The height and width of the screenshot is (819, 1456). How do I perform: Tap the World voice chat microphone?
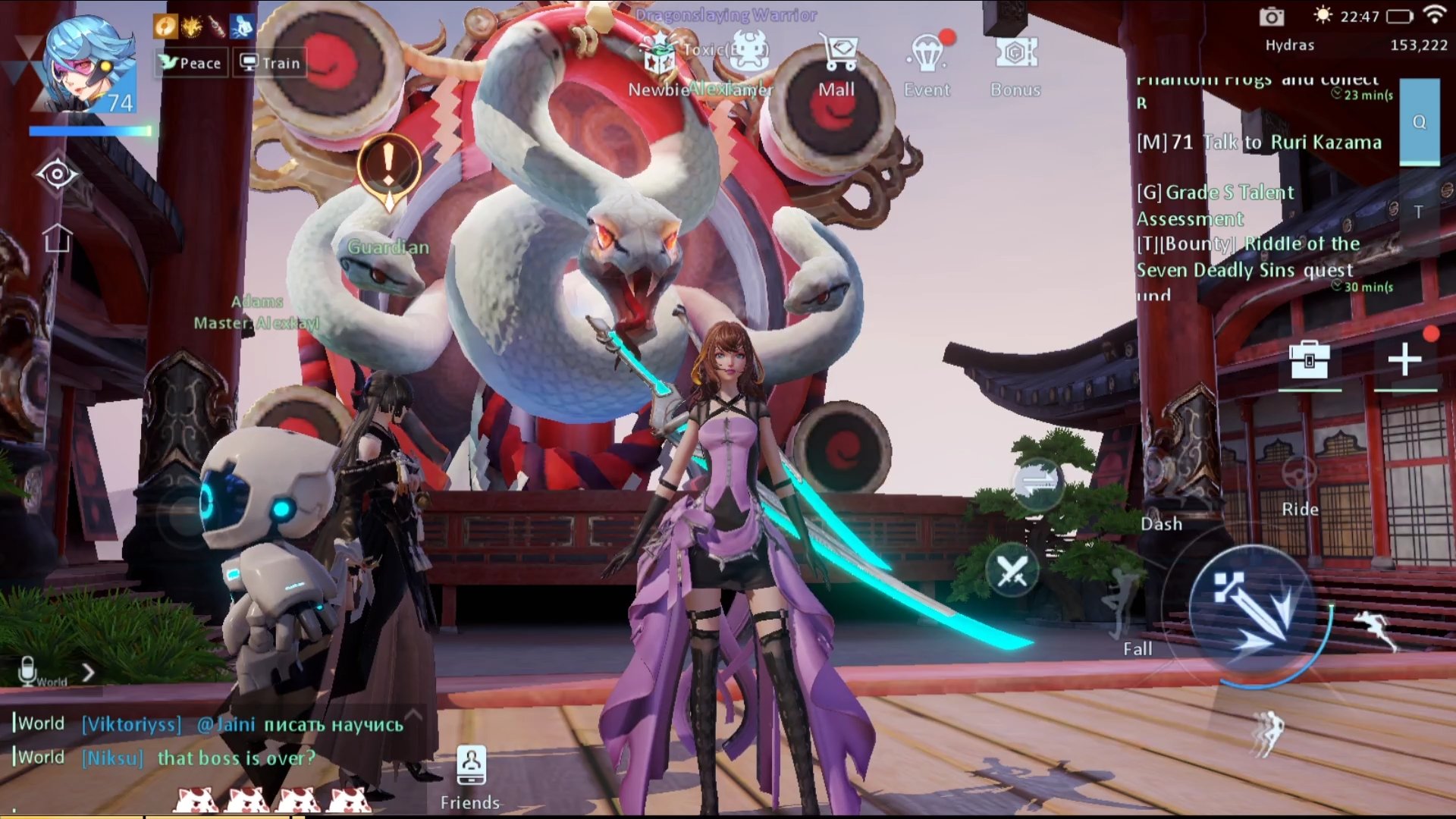point(28,671)
